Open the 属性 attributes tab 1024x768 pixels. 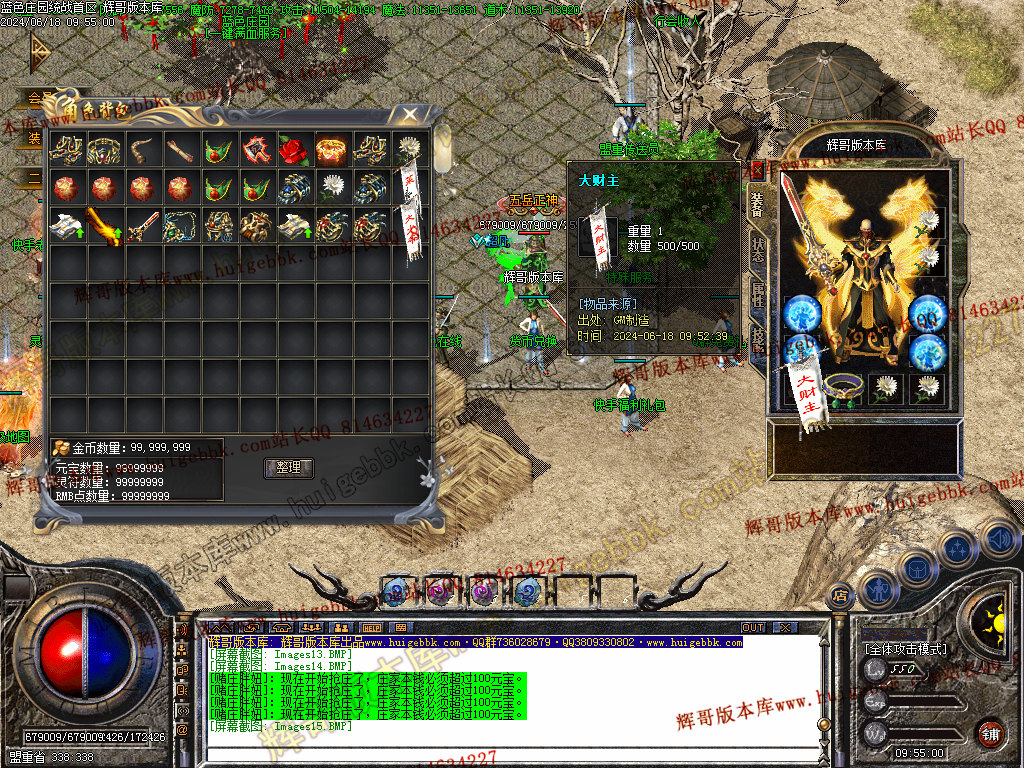point(758,294)
